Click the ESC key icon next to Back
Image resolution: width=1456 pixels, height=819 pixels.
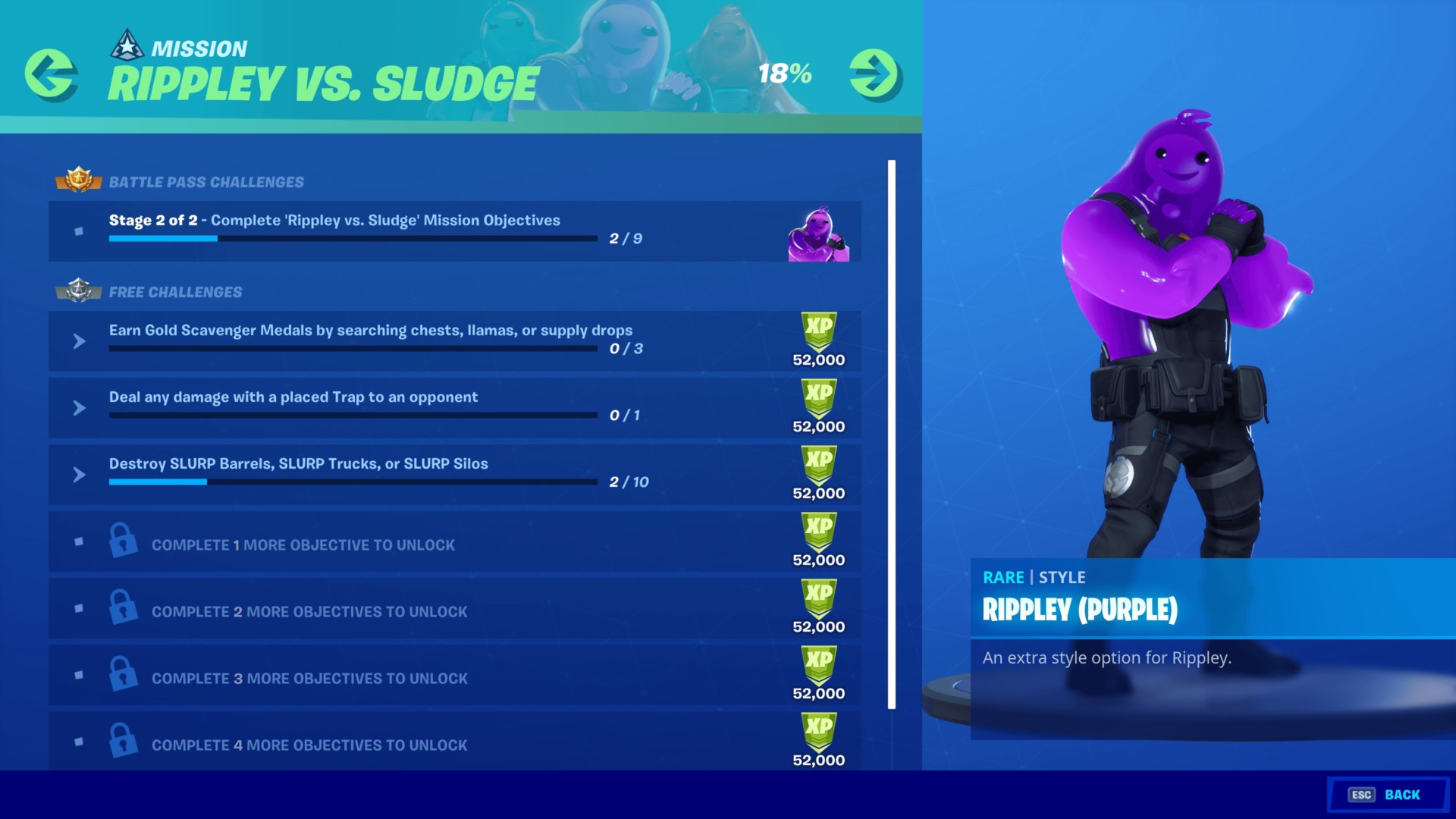click(1362, 795)
